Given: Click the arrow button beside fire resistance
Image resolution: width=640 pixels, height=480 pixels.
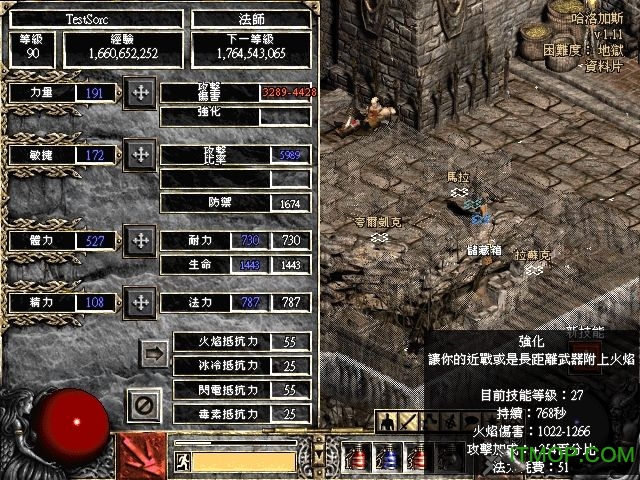Looking at the screenshot, I should pos(154,352).
